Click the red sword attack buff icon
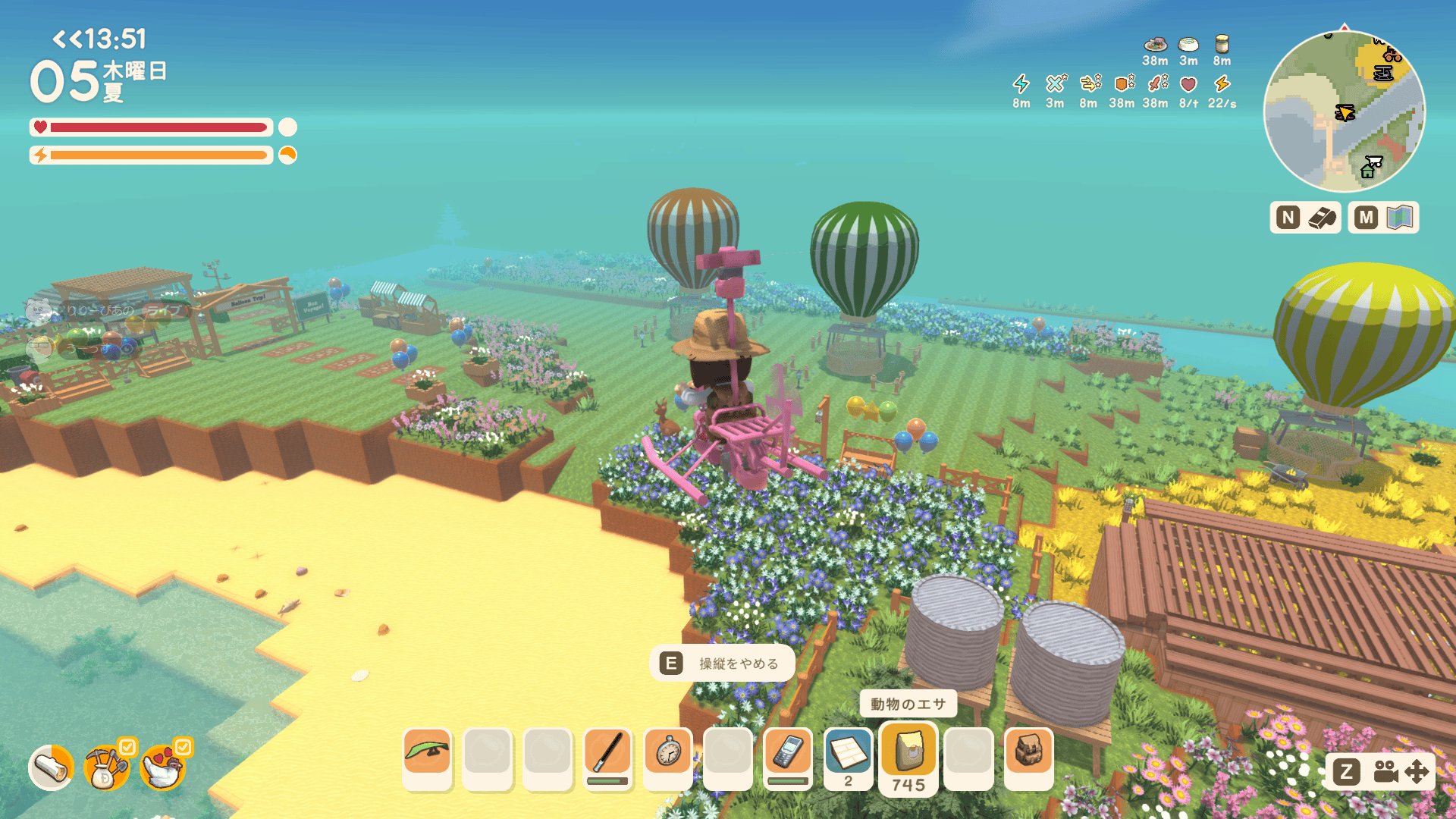The image size is (1456, 819). [x=1156, y=83]
